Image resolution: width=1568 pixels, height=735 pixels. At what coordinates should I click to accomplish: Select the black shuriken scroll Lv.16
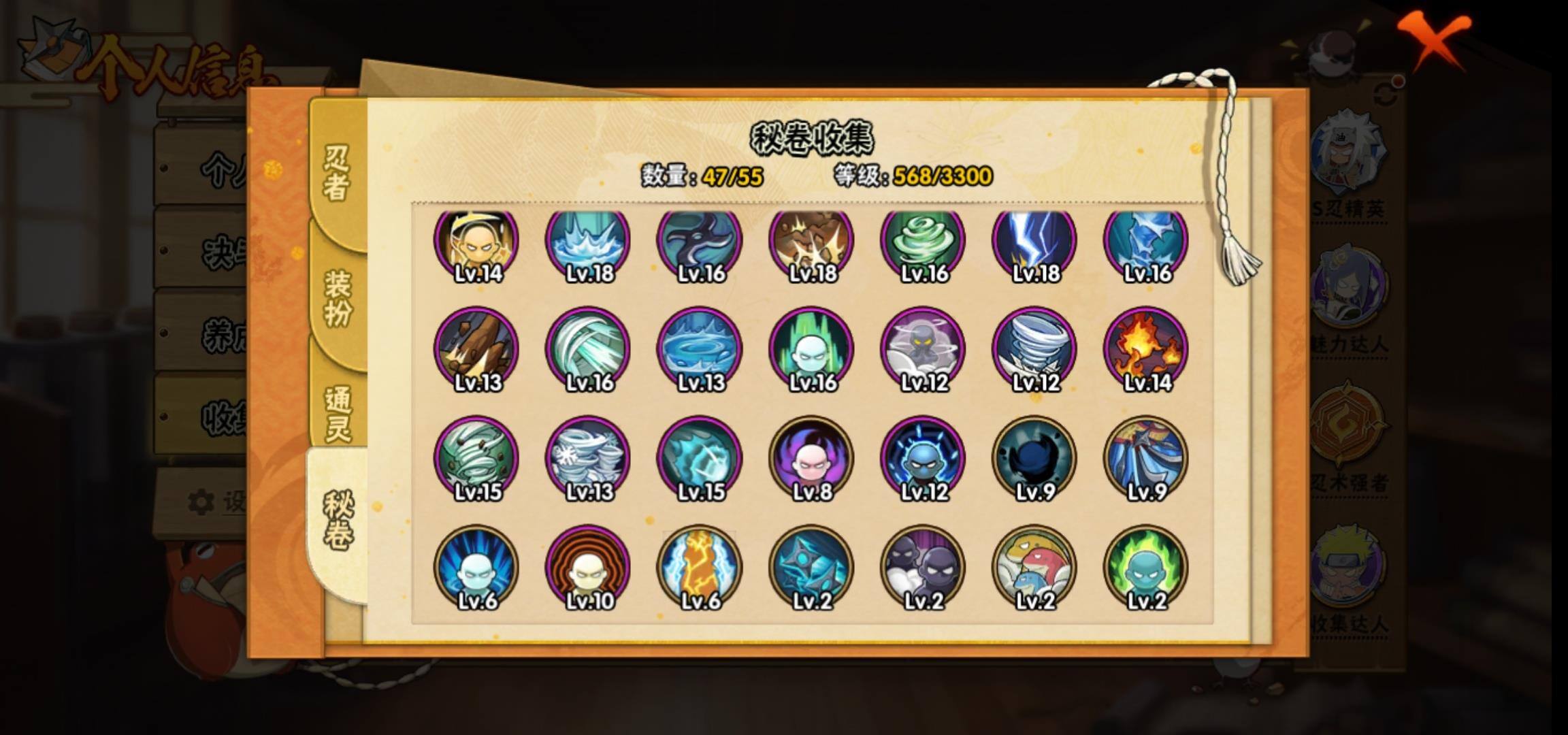tap(700, 242)
